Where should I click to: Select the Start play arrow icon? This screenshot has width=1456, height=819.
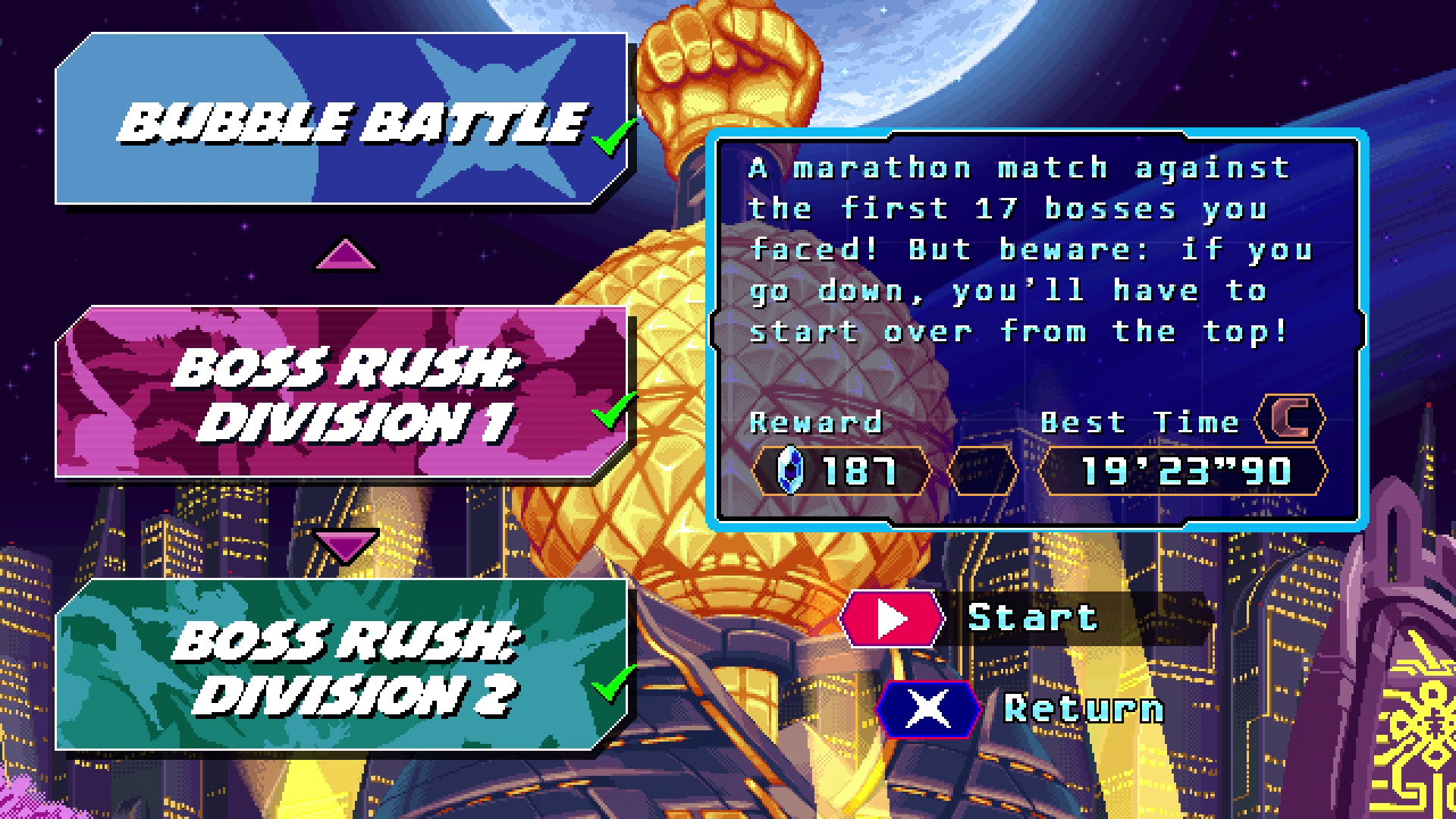pos(891,617)
